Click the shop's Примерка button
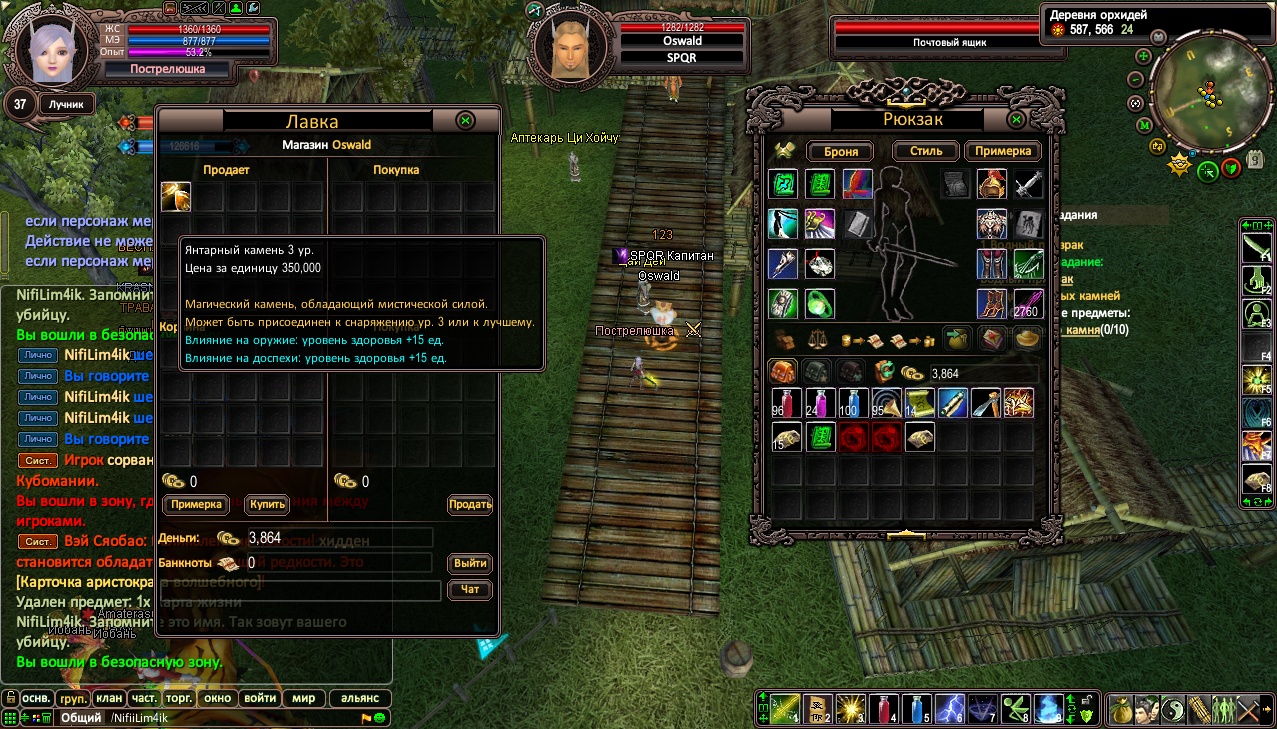The width and height of the screenshot is (1277, 729). [196, 504]
